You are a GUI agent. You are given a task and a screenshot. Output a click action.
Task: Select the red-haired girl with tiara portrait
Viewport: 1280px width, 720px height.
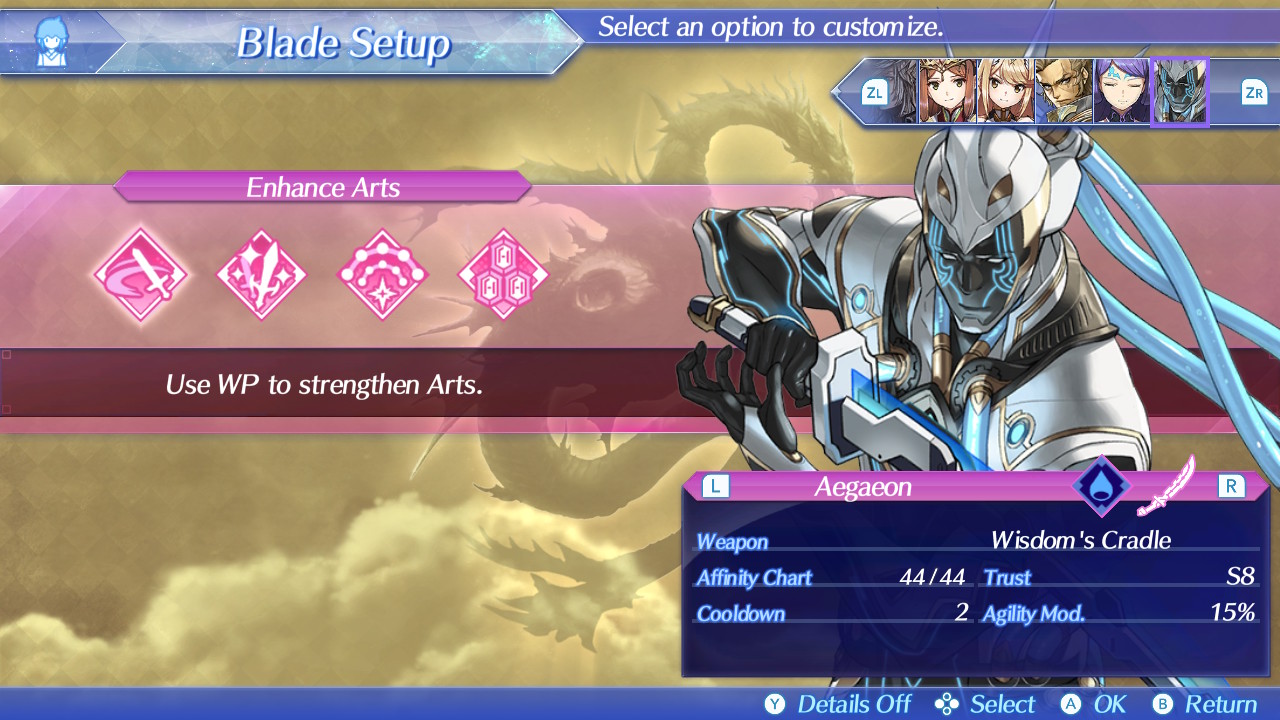point(946,92)
